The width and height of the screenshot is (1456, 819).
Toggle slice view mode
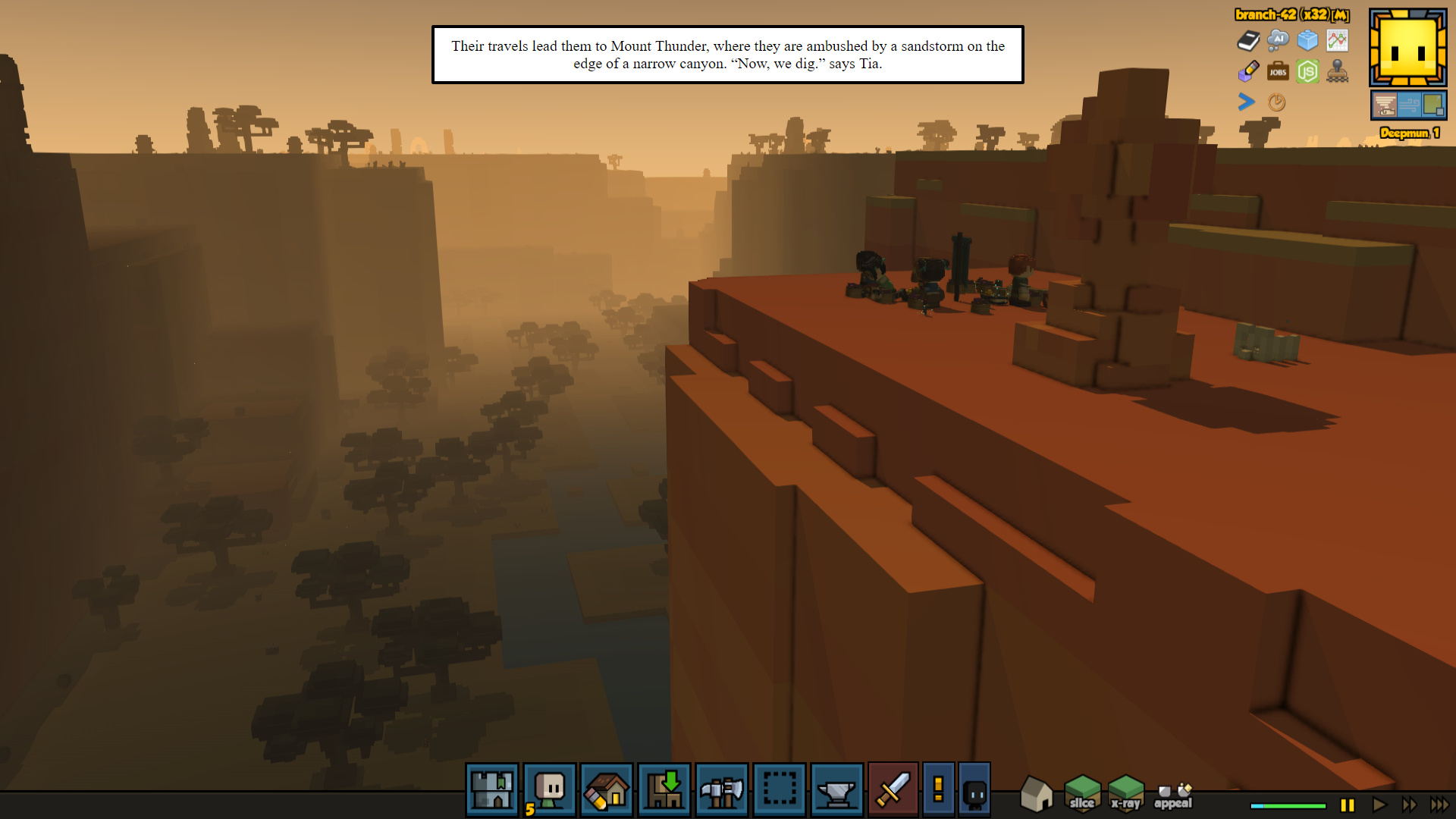(1082, 793)
